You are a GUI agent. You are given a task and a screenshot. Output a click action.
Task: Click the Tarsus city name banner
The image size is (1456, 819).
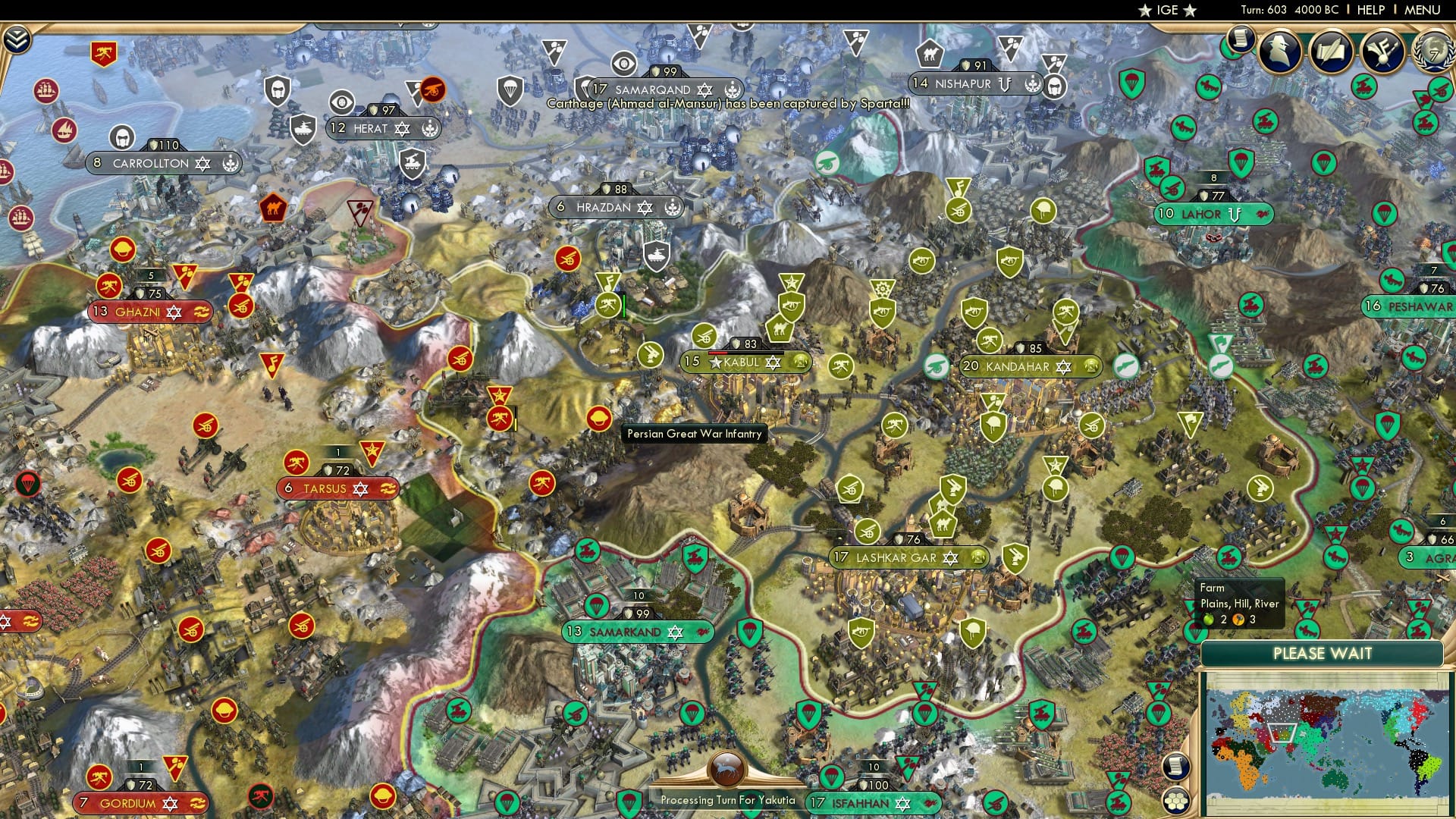tap(326, 489)
